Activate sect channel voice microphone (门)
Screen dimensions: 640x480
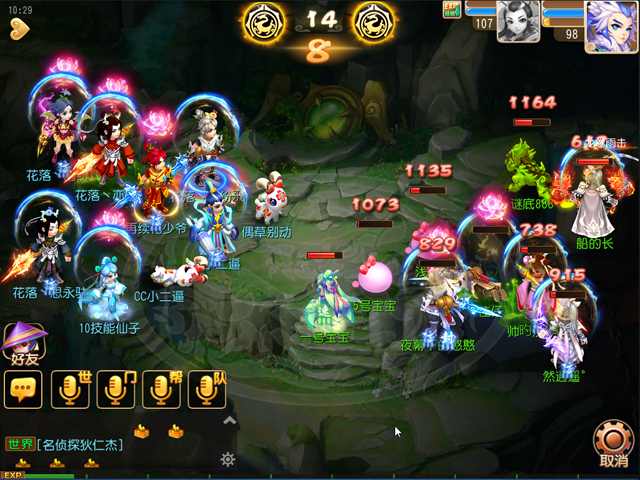tap(117, 389)
